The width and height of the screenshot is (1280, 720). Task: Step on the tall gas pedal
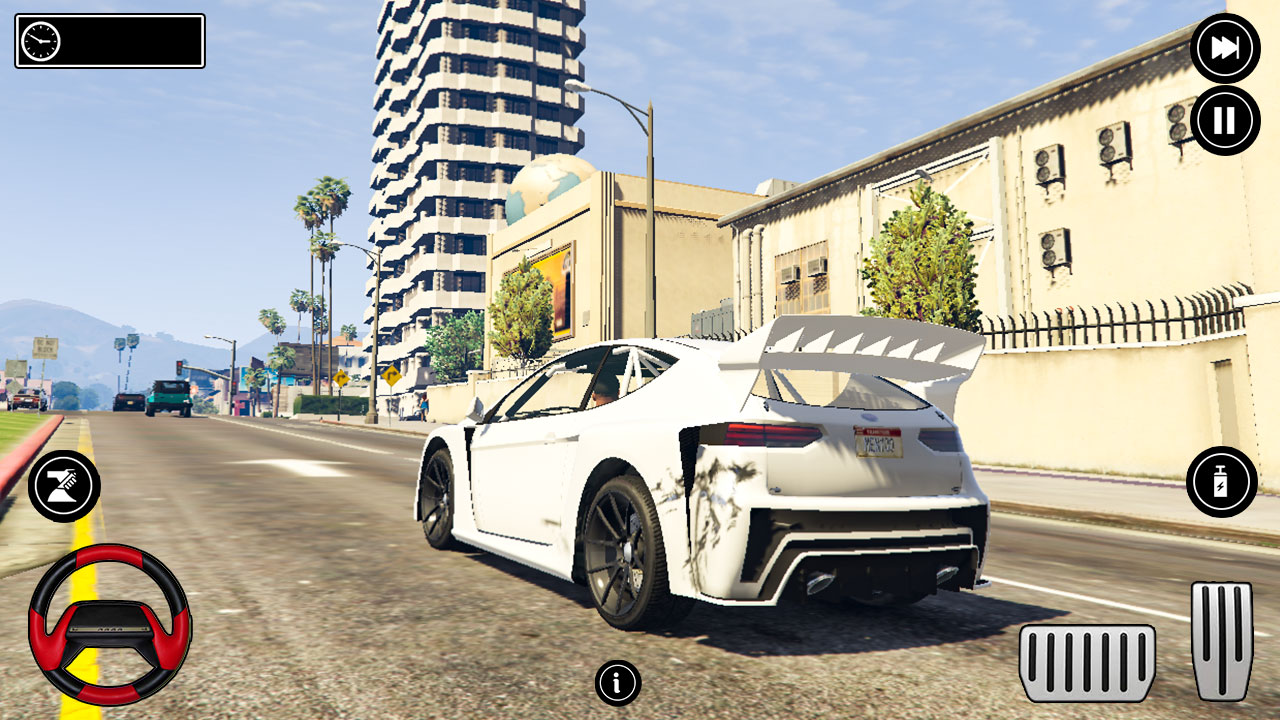pos(1222,640)
